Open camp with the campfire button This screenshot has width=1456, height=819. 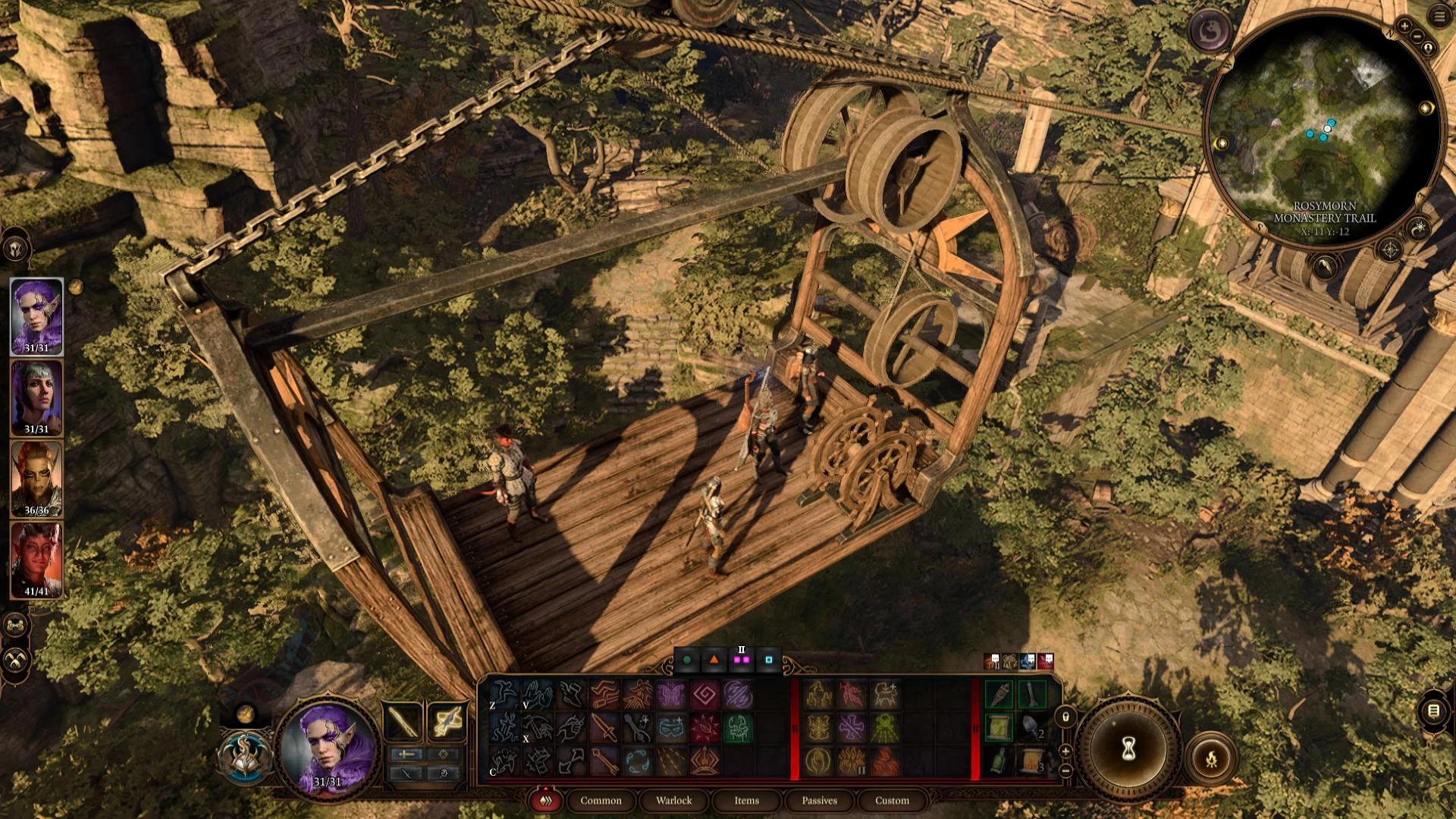click(x=1211, y=757)
